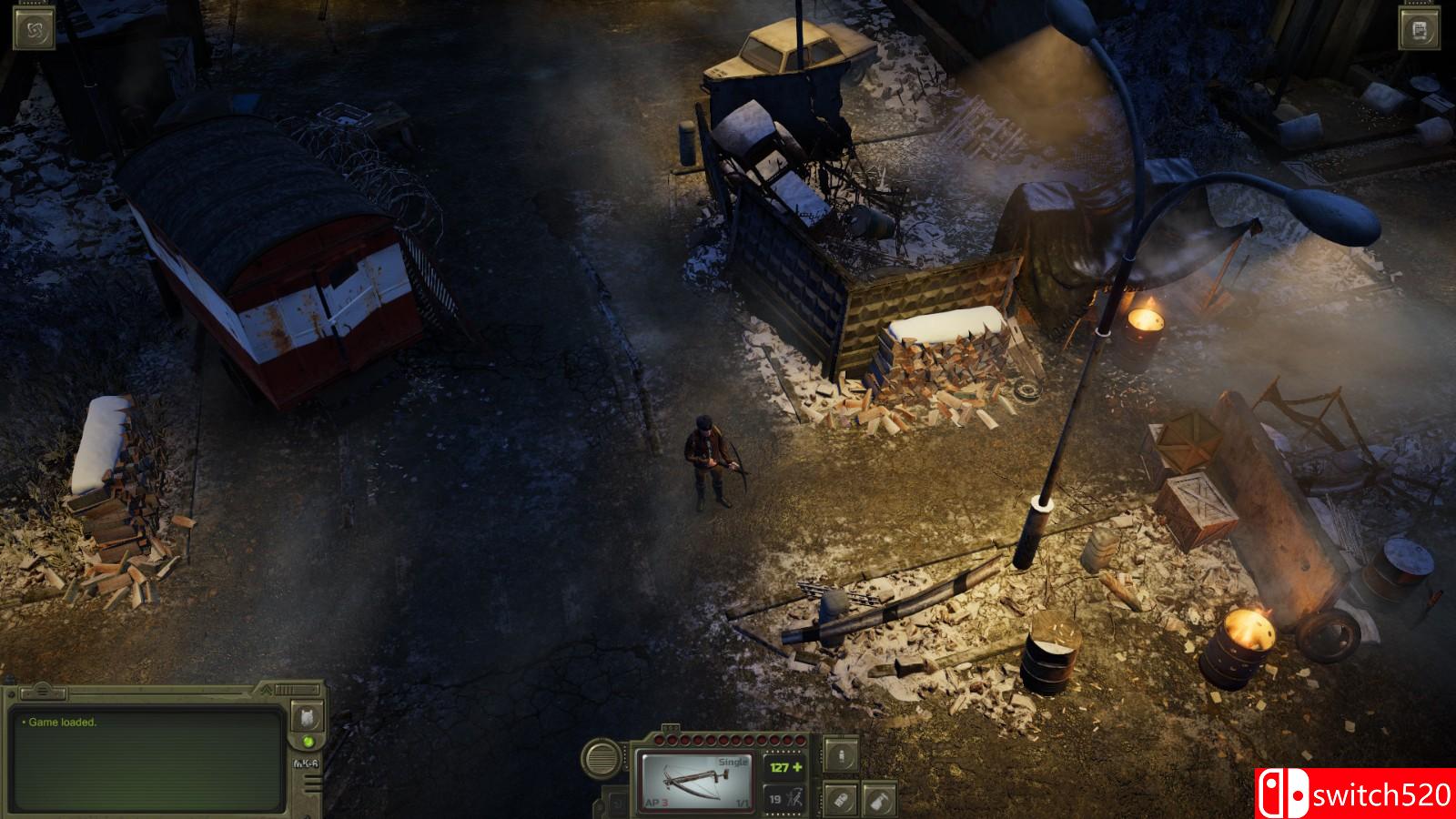Screen dimensions: 1456x819
Task: Select the spray bottle quick slot
Action: [x=879, y=800]
